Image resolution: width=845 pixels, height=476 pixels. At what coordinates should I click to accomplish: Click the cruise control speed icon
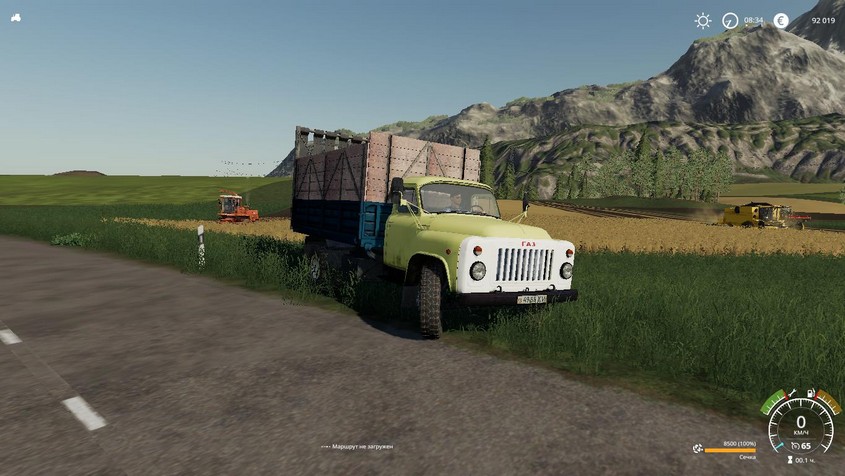tap(795, 446)
